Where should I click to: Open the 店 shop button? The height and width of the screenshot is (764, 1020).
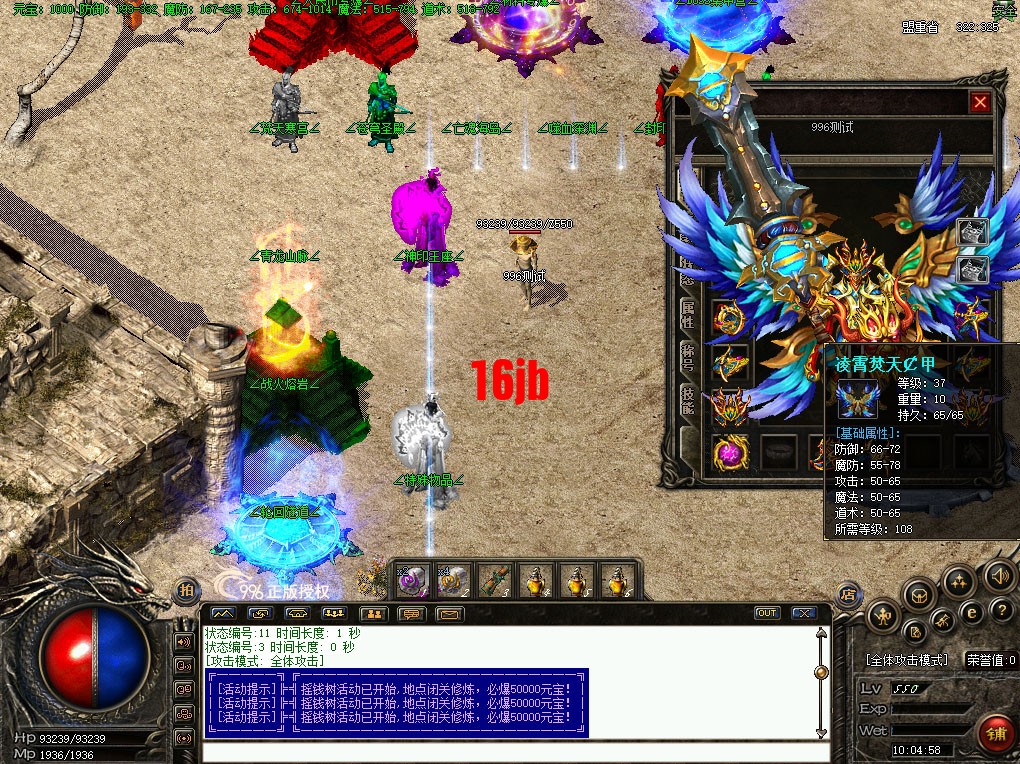click(848, 593)
